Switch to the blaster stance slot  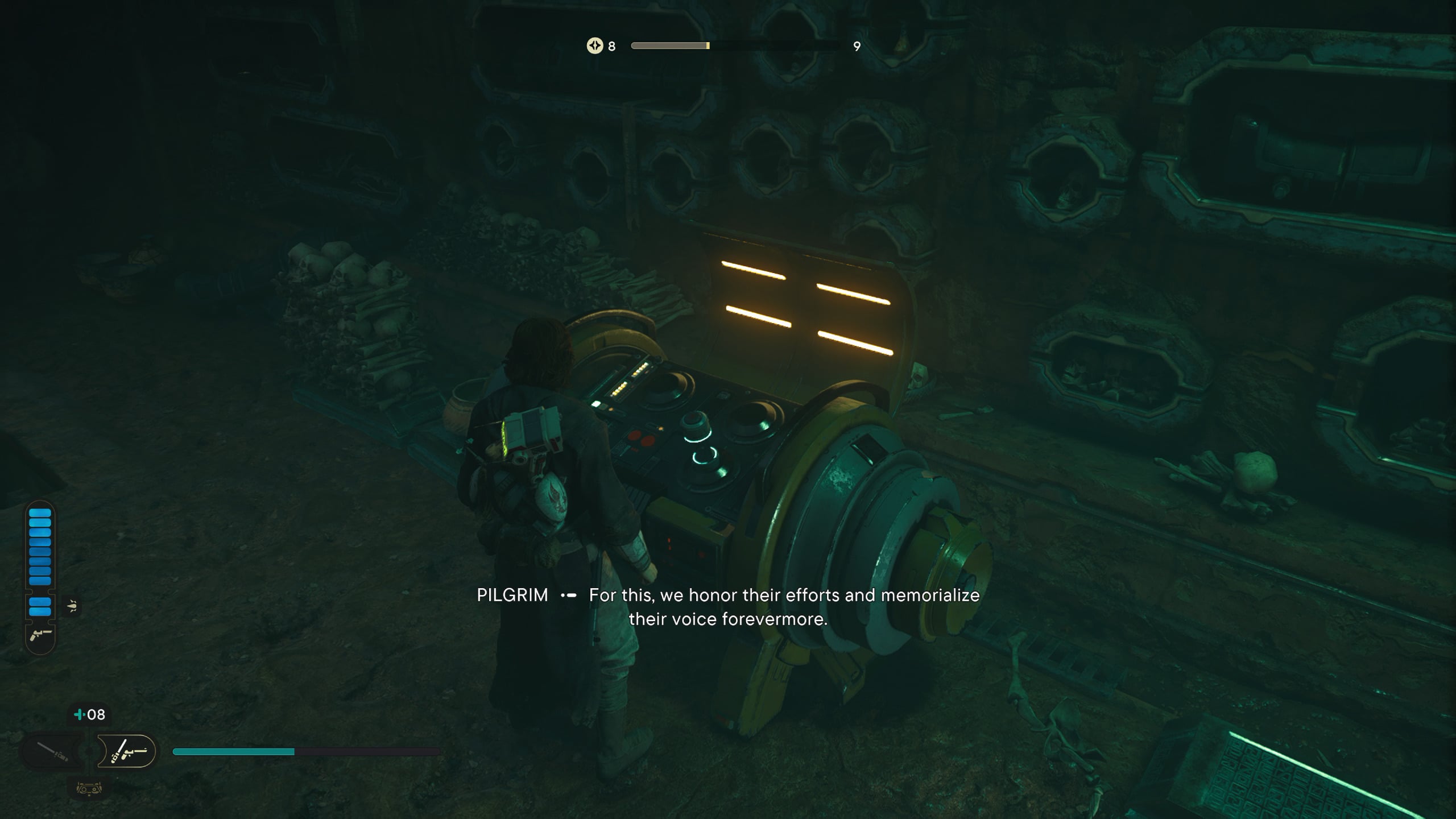pyautogui.click(x=127, y=751)
